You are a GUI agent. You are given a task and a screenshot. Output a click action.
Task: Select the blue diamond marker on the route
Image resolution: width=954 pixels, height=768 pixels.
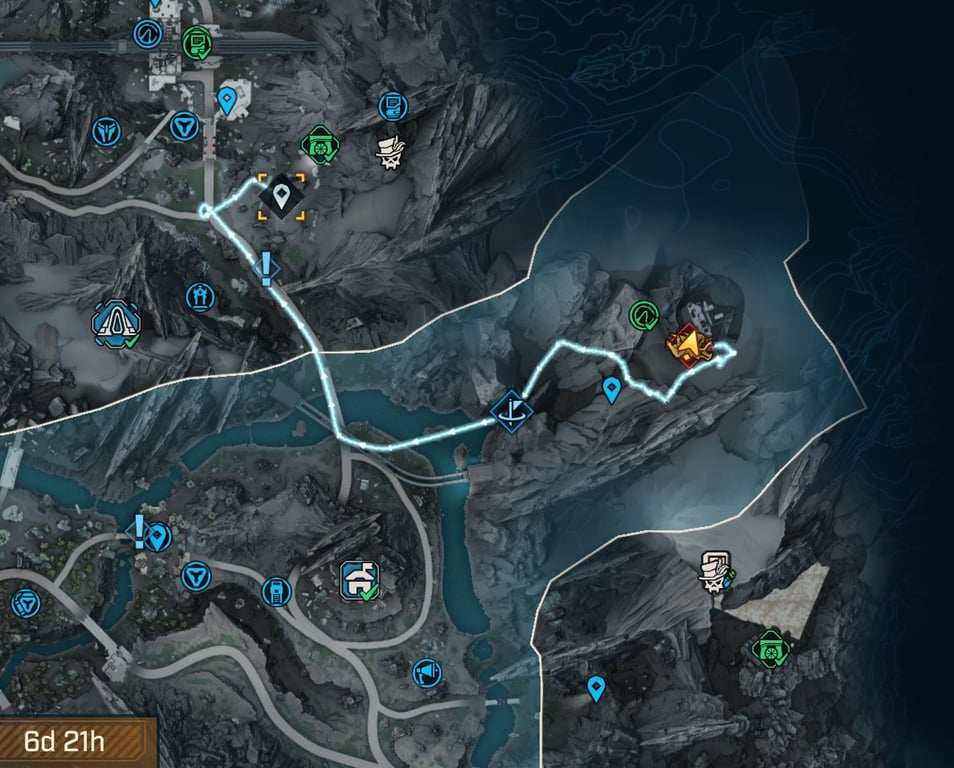point(511,409)
